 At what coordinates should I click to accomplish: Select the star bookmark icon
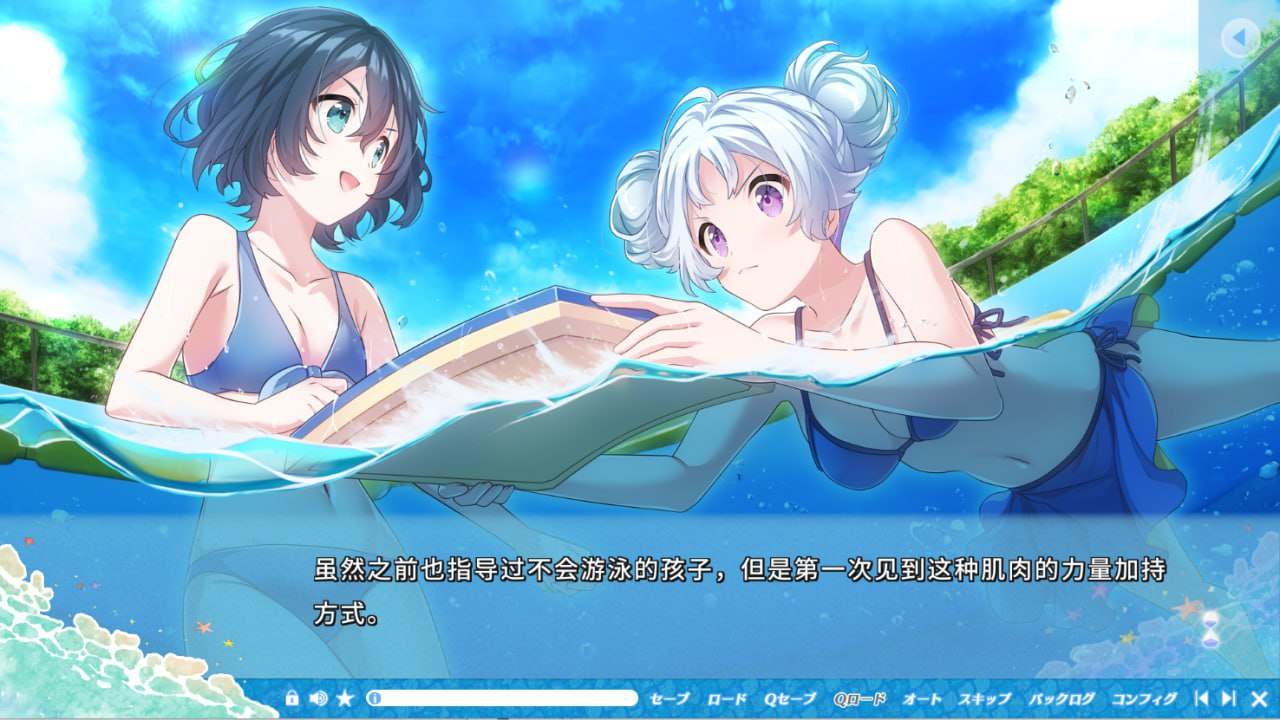[344, 698]
